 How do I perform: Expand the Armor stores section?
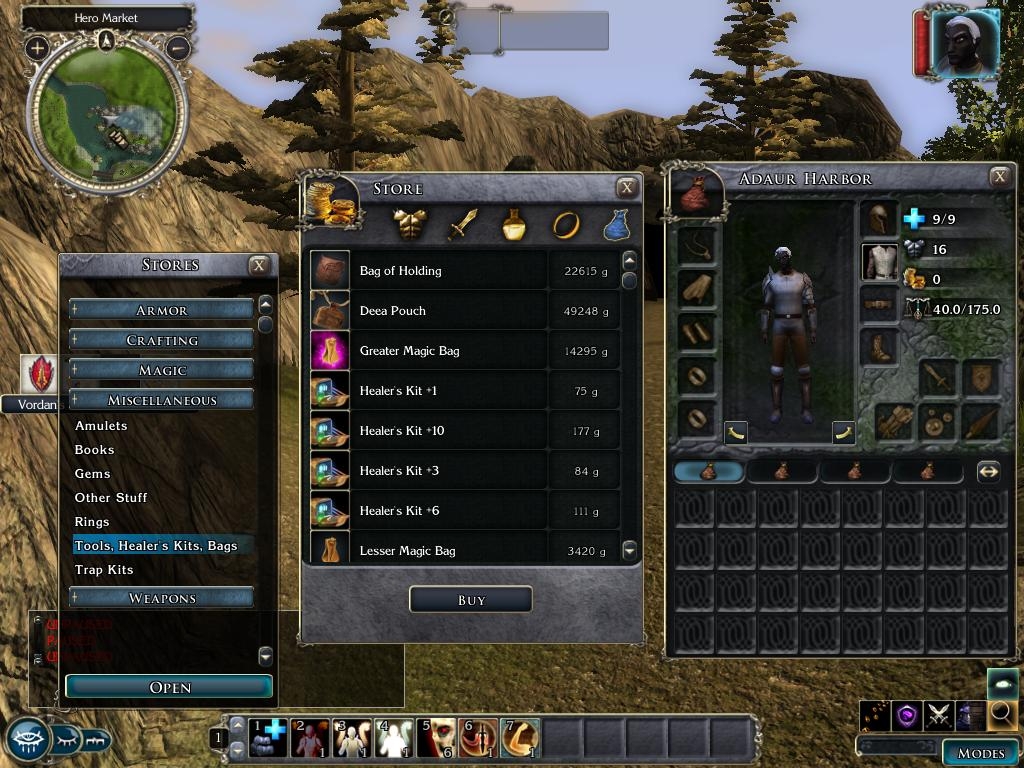[x=161, y=310]
